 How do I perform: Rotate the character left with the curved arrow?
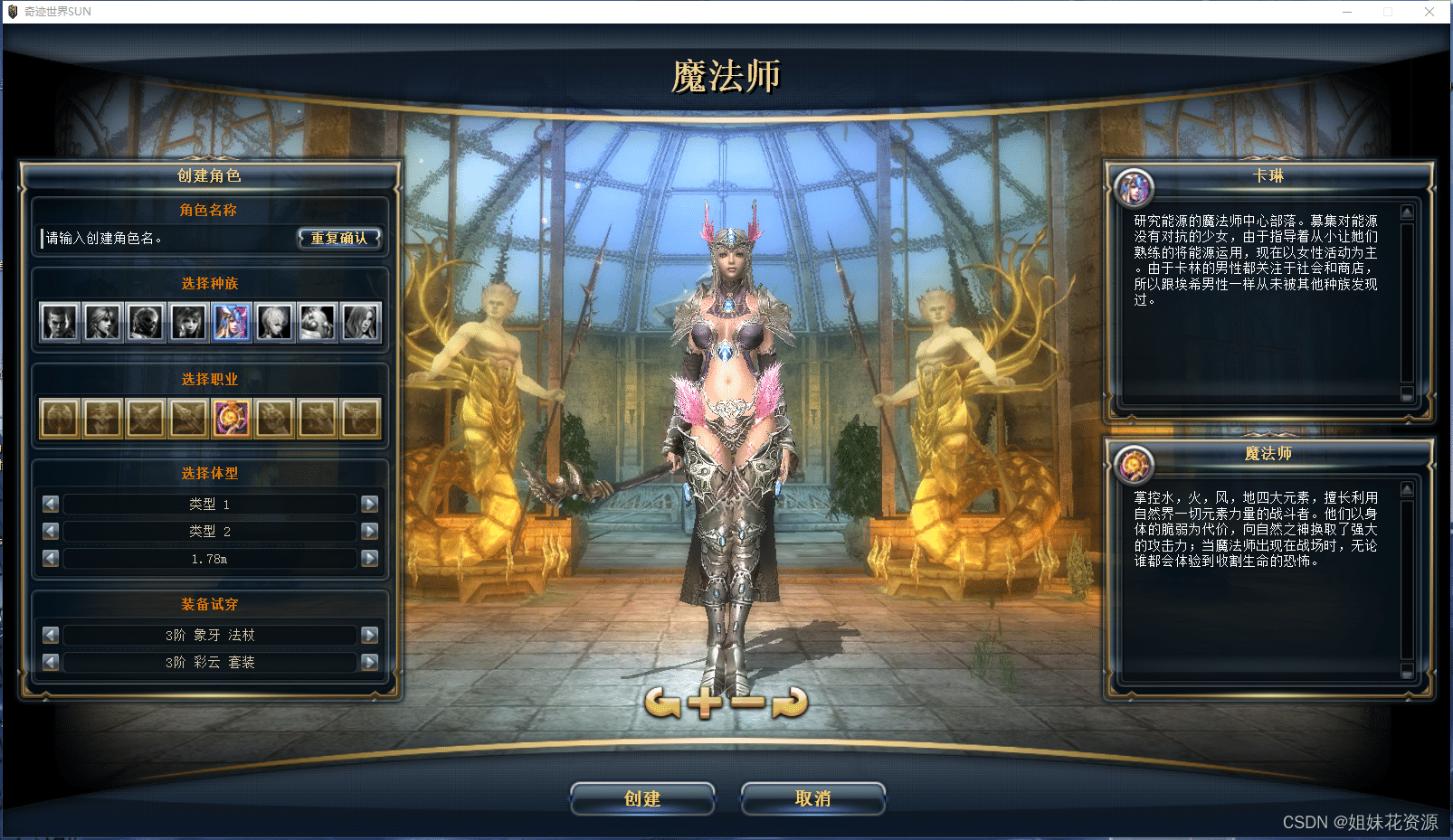(x=662, y=702)
